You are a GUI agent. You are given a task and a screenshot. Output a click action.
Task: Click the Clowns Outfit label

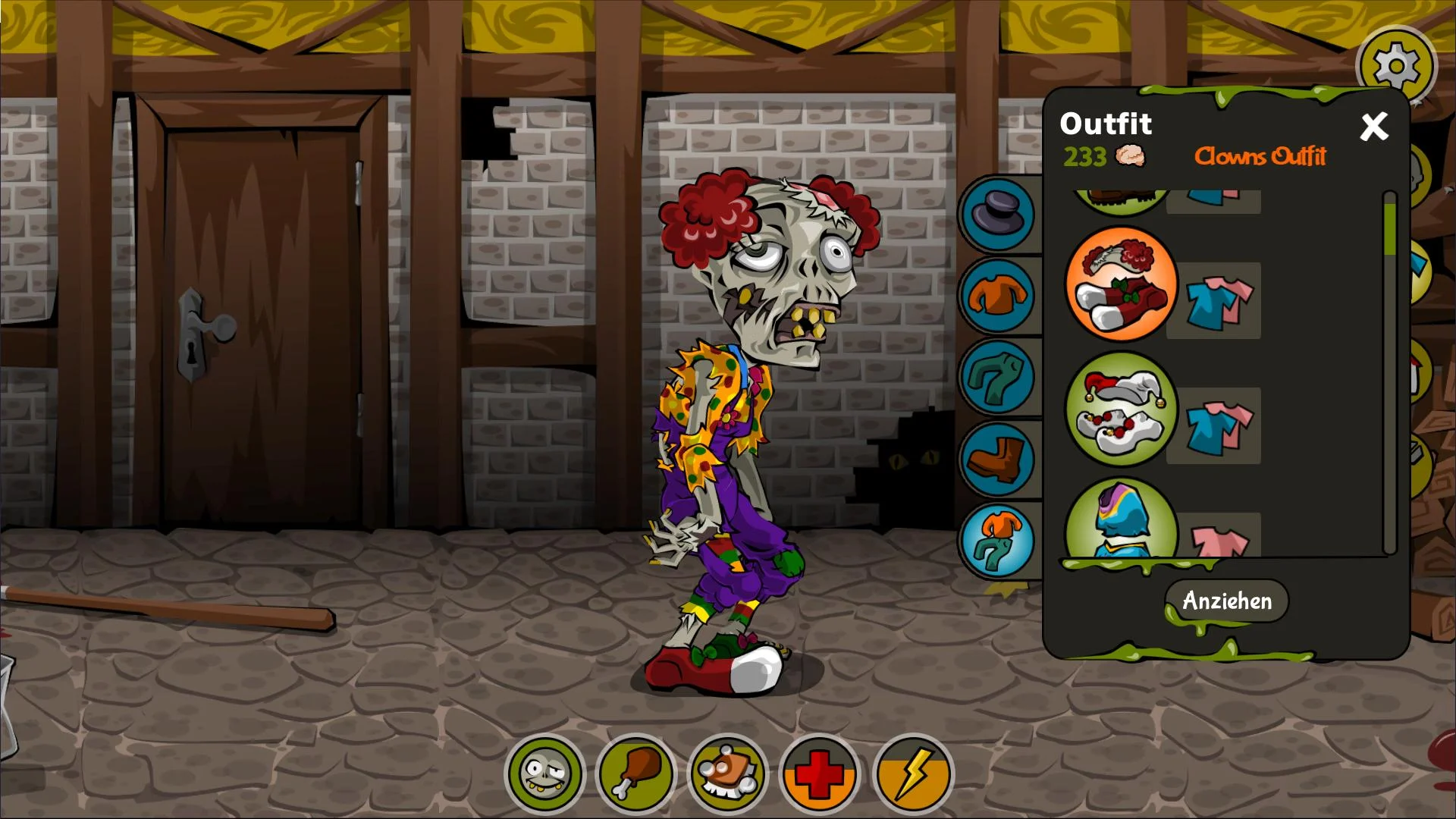click(1261, 157)
